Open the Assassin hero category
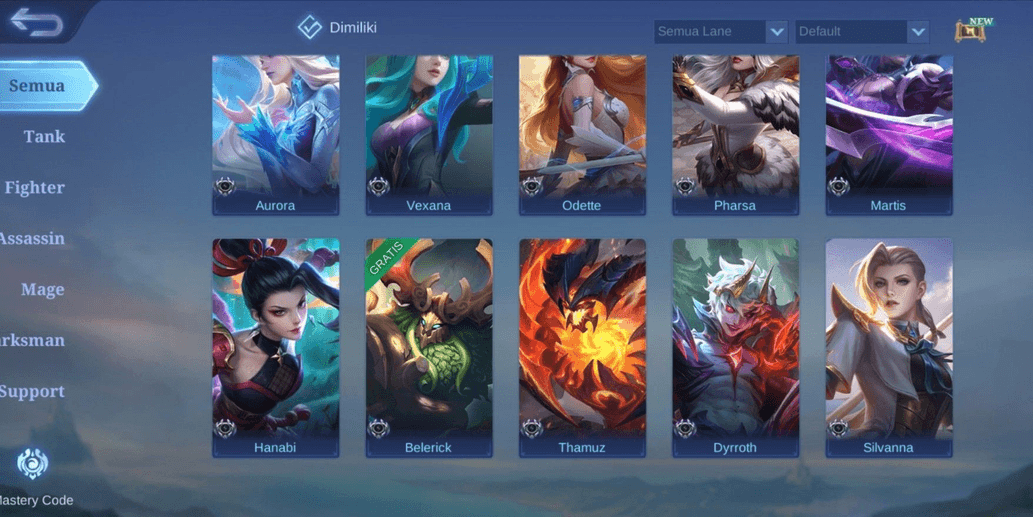Screen dimensions: 1033x517 coord(33,239)
